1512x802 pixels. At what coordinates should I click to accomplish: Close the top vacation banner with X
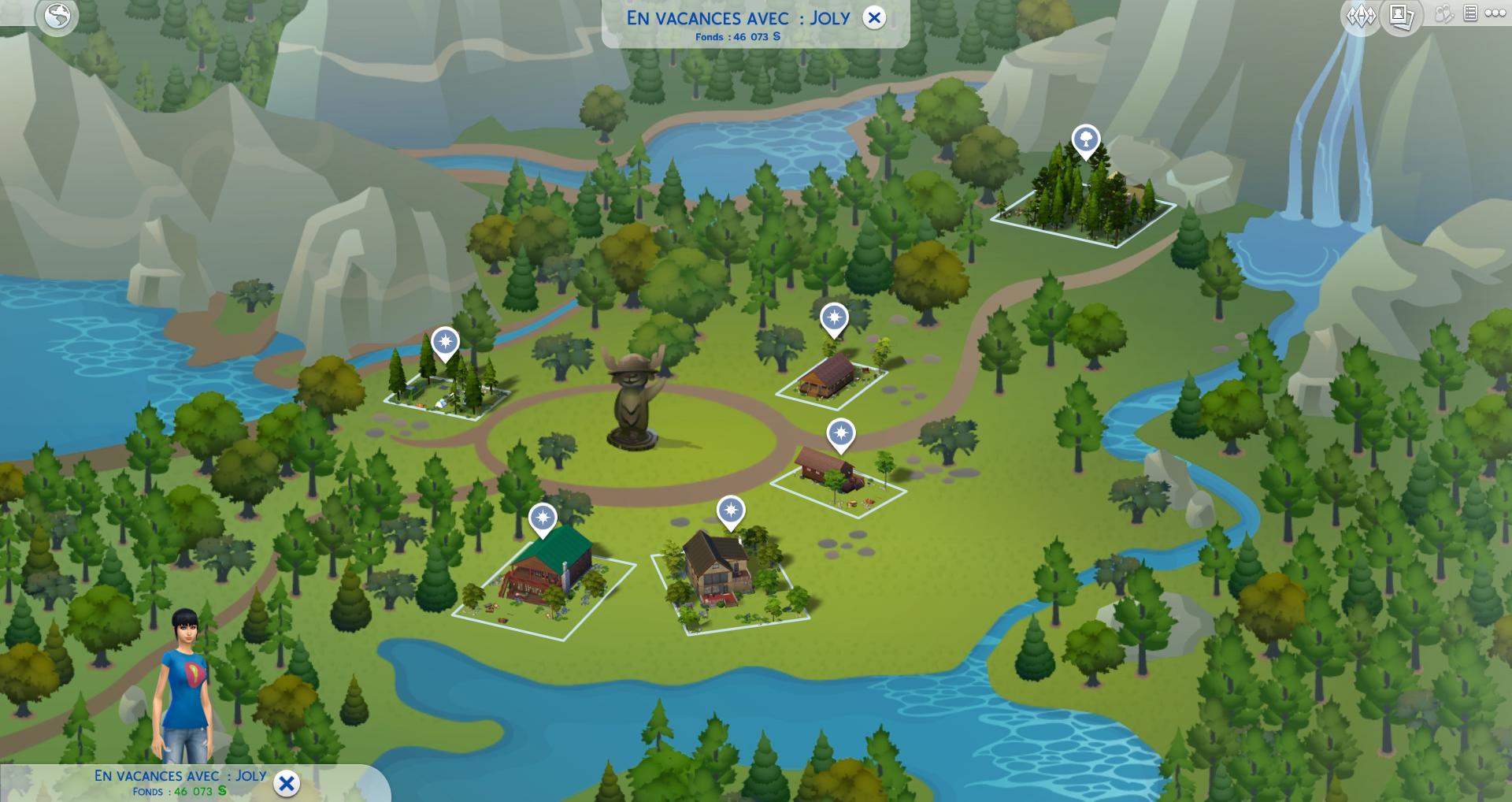click(874, 18)
